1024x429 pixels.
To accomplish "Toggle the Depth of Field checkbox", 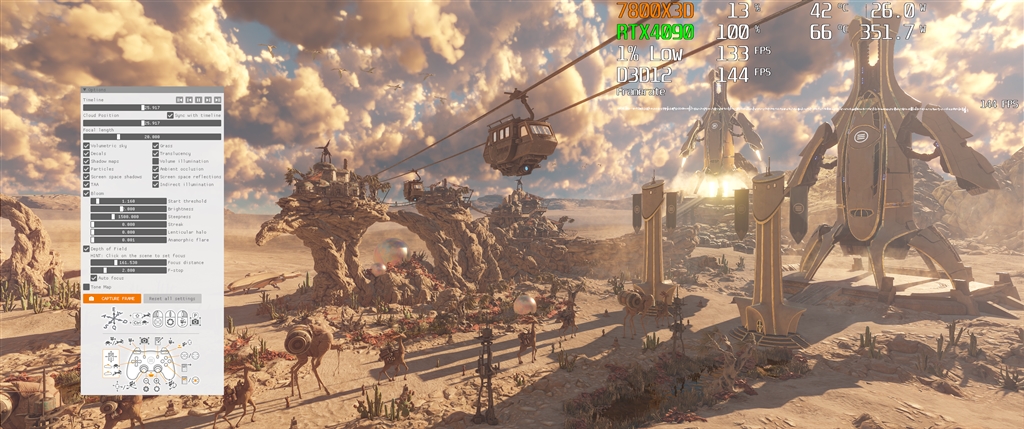I will (x=87, y=248).
